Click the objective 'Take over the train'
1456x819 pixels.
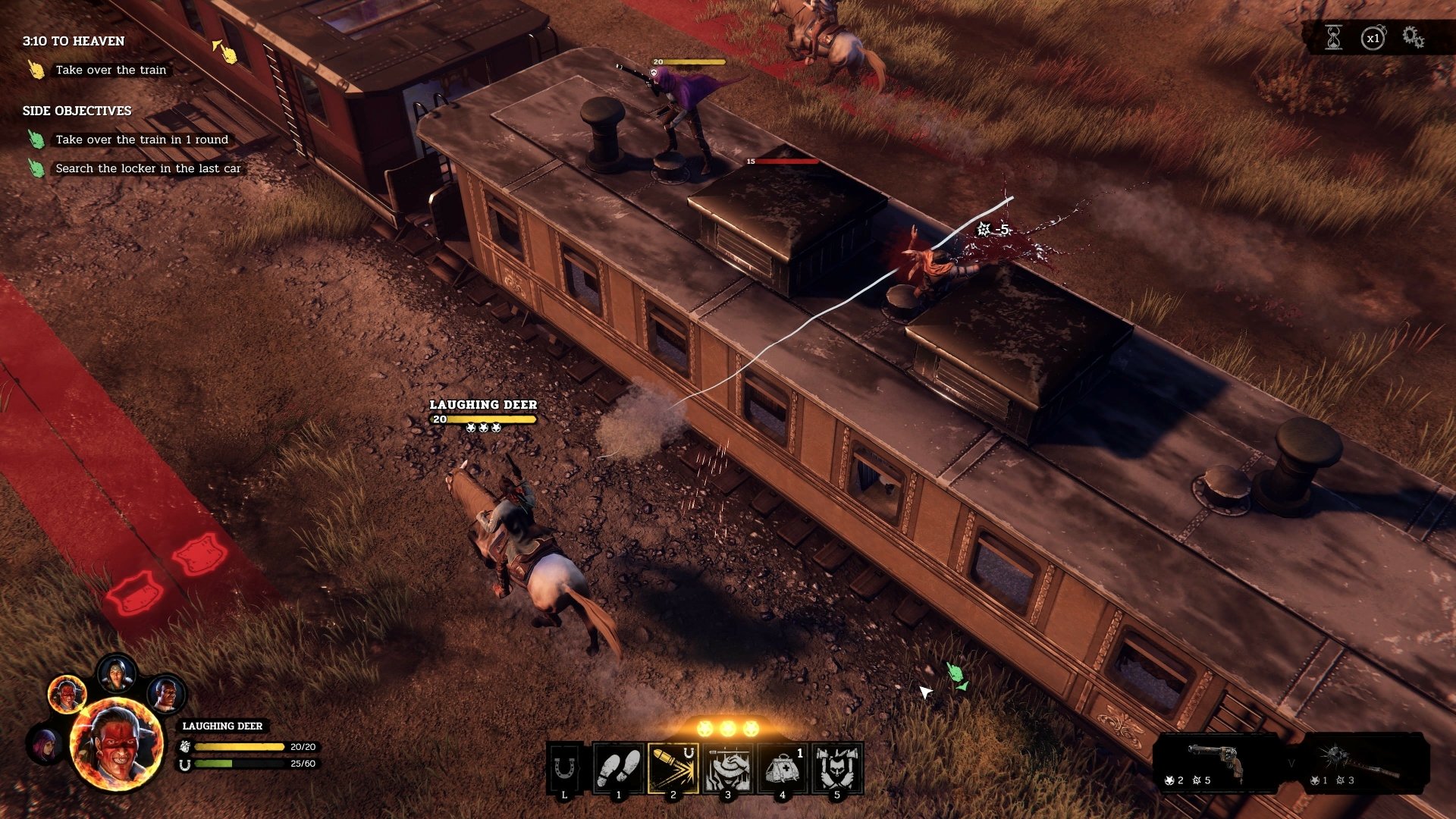(x=111, y=70)
